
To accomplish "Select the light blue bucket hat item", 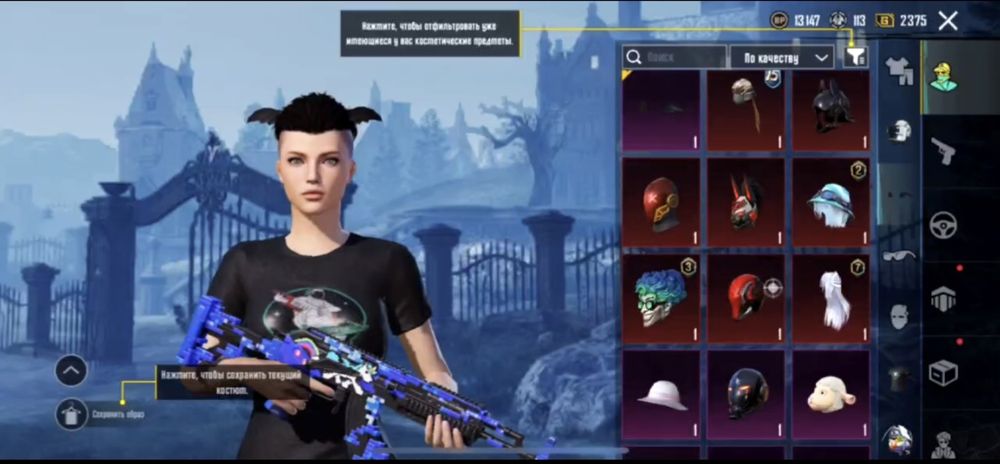I will point(831,202).
